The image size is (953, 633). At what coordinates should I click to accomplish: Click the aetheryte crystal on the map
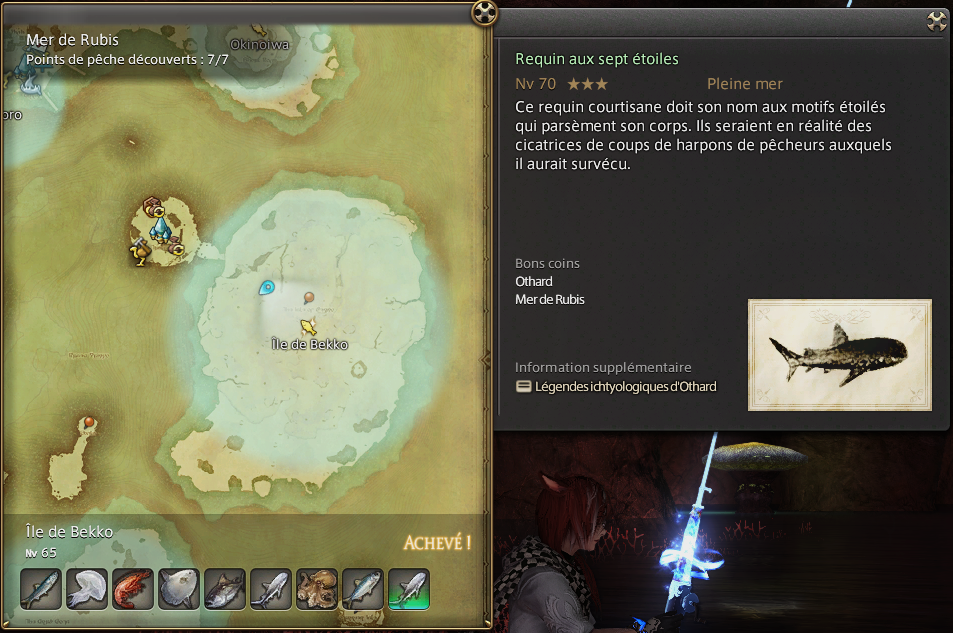click(x=159, y=230)
